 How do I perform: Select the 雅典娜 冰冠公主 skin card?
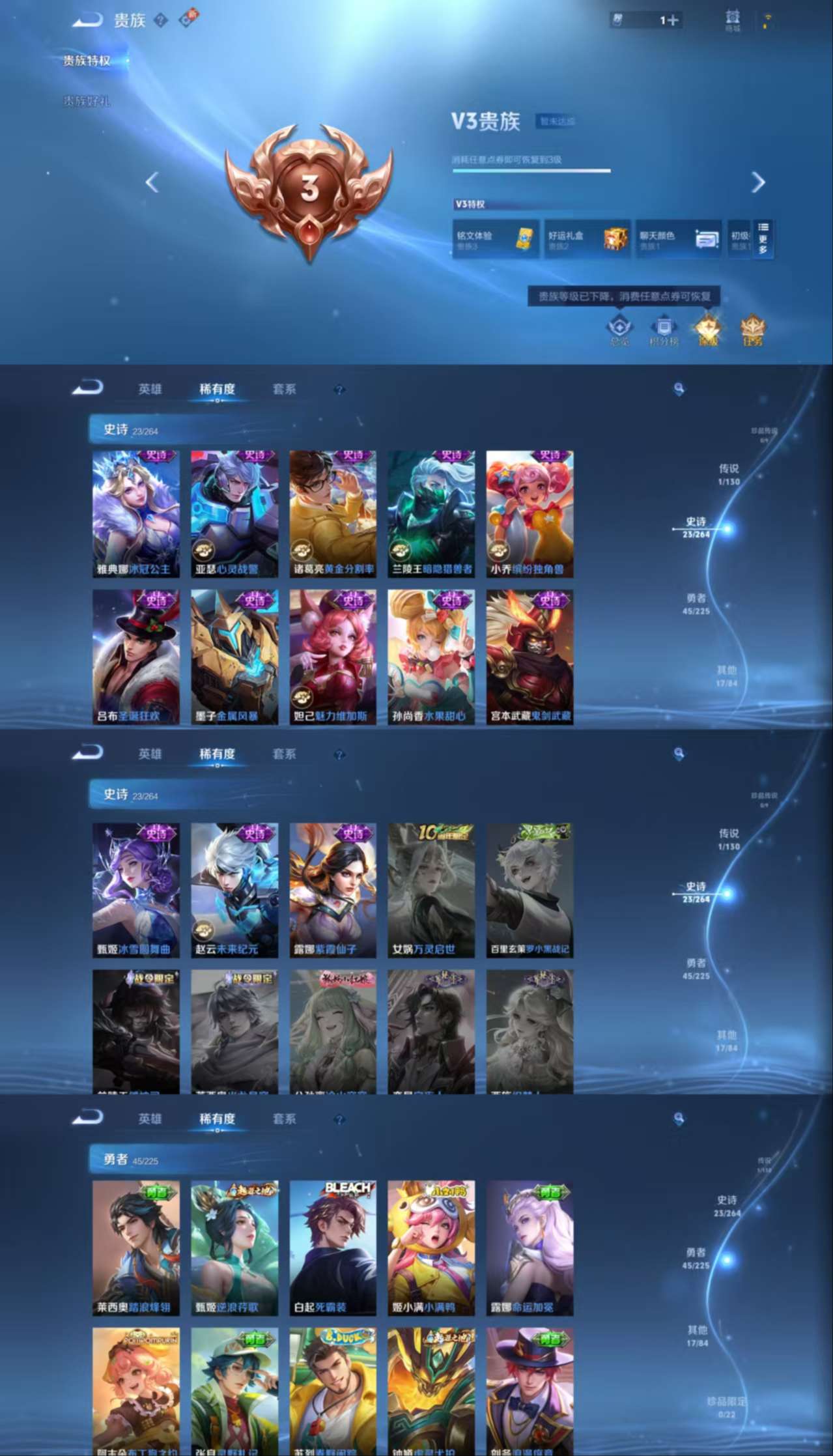coord(136,514)
